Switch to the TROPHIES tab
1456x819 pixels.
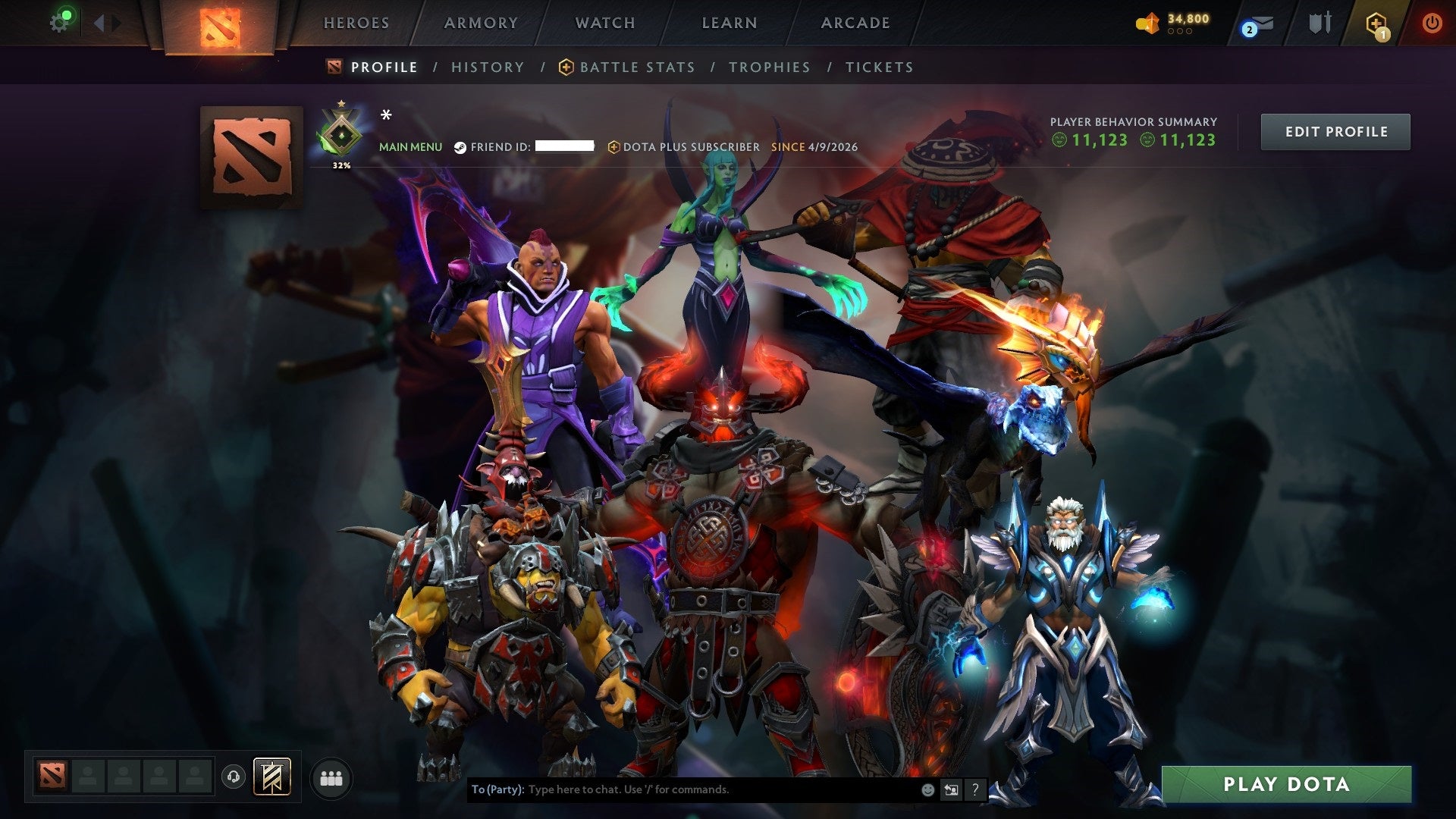click(x=768, y=67)
